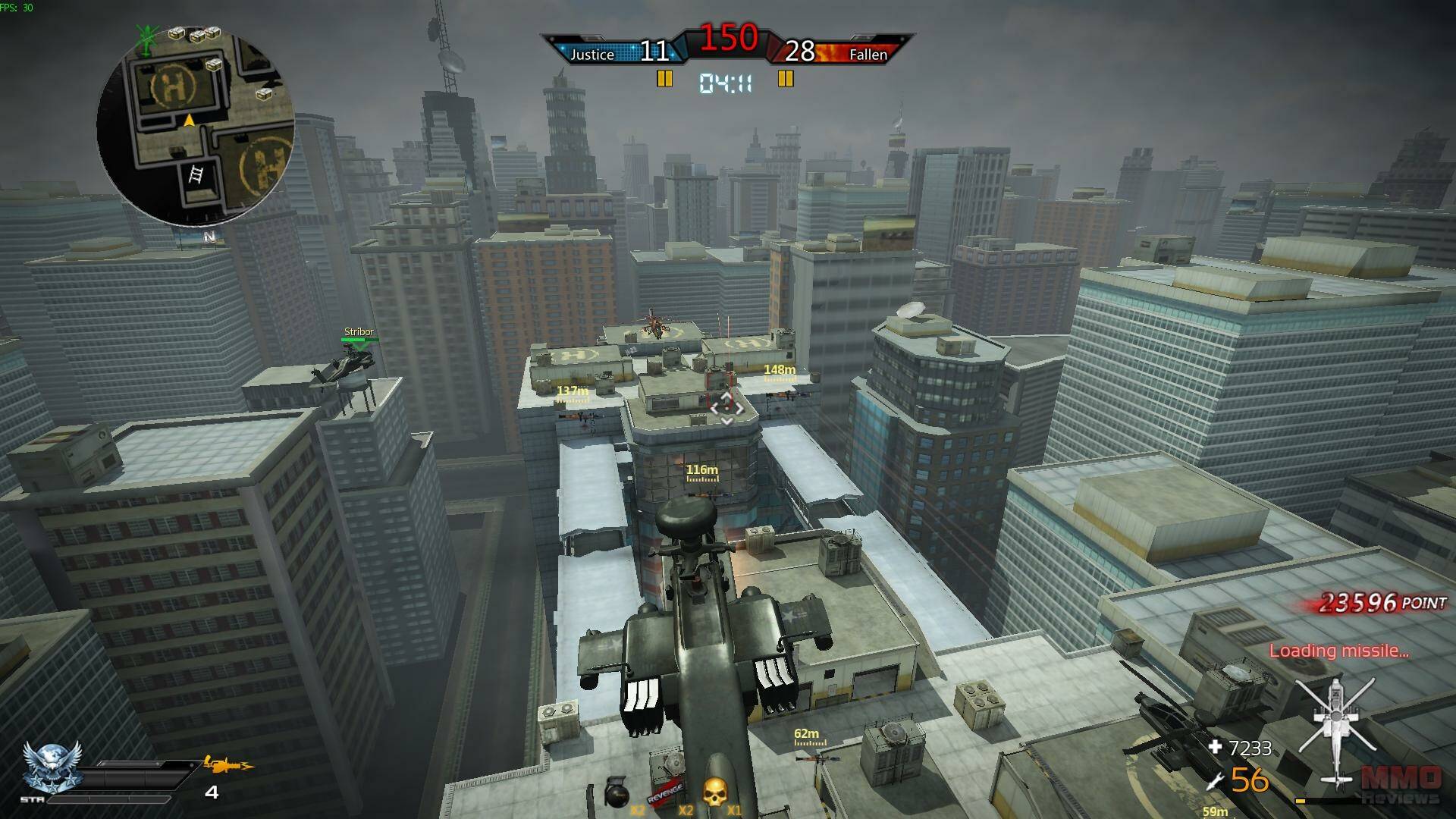Select the grenade icon
The image size is (1456, 819).
point(617,795)
